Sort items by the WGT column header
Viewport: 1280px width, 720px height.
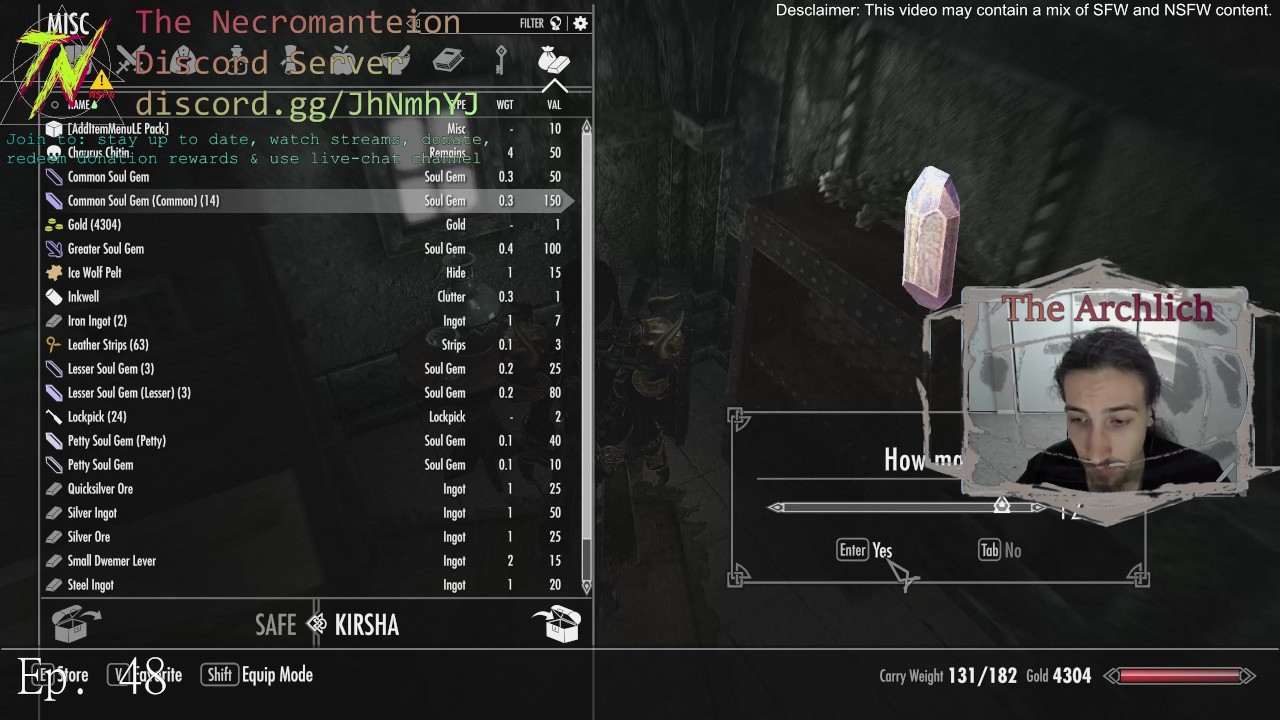click(505, 105)
